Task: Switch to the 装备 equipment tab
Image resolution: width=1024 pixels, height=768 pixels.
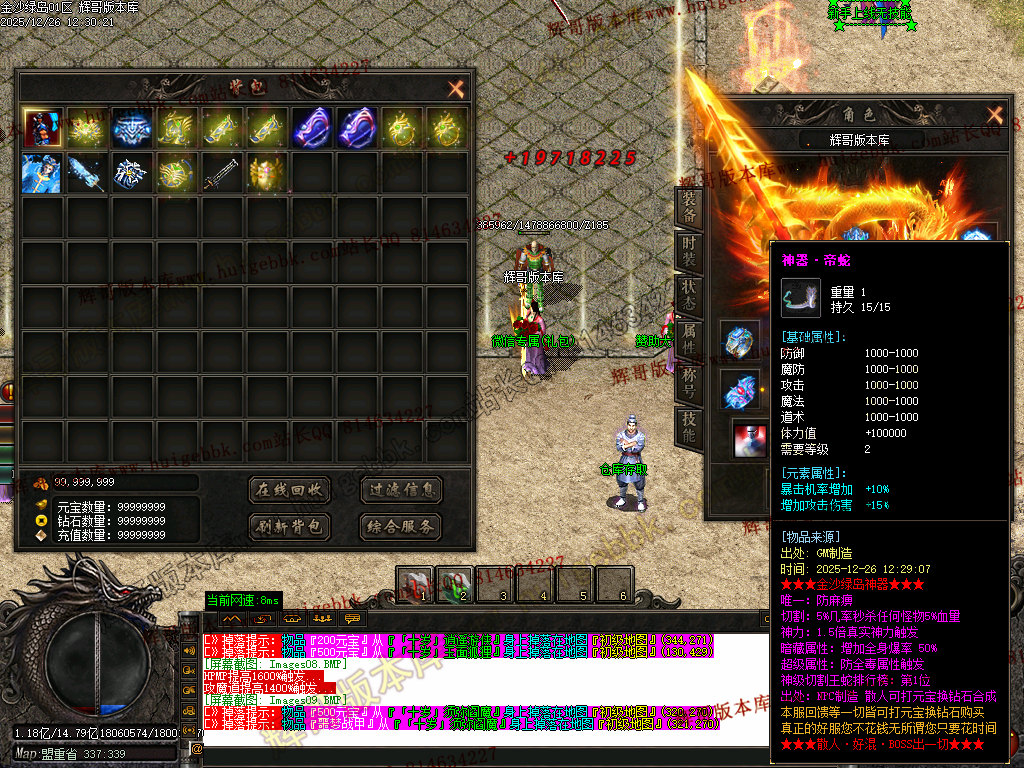Action: click(690, 208)
